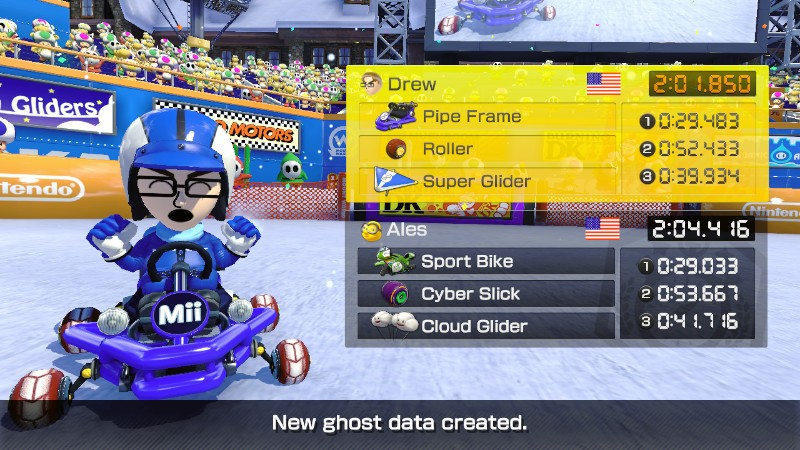The image size is (800, 450).
Task: Select Ales's Sport Bike row
Action: [486, 262]
